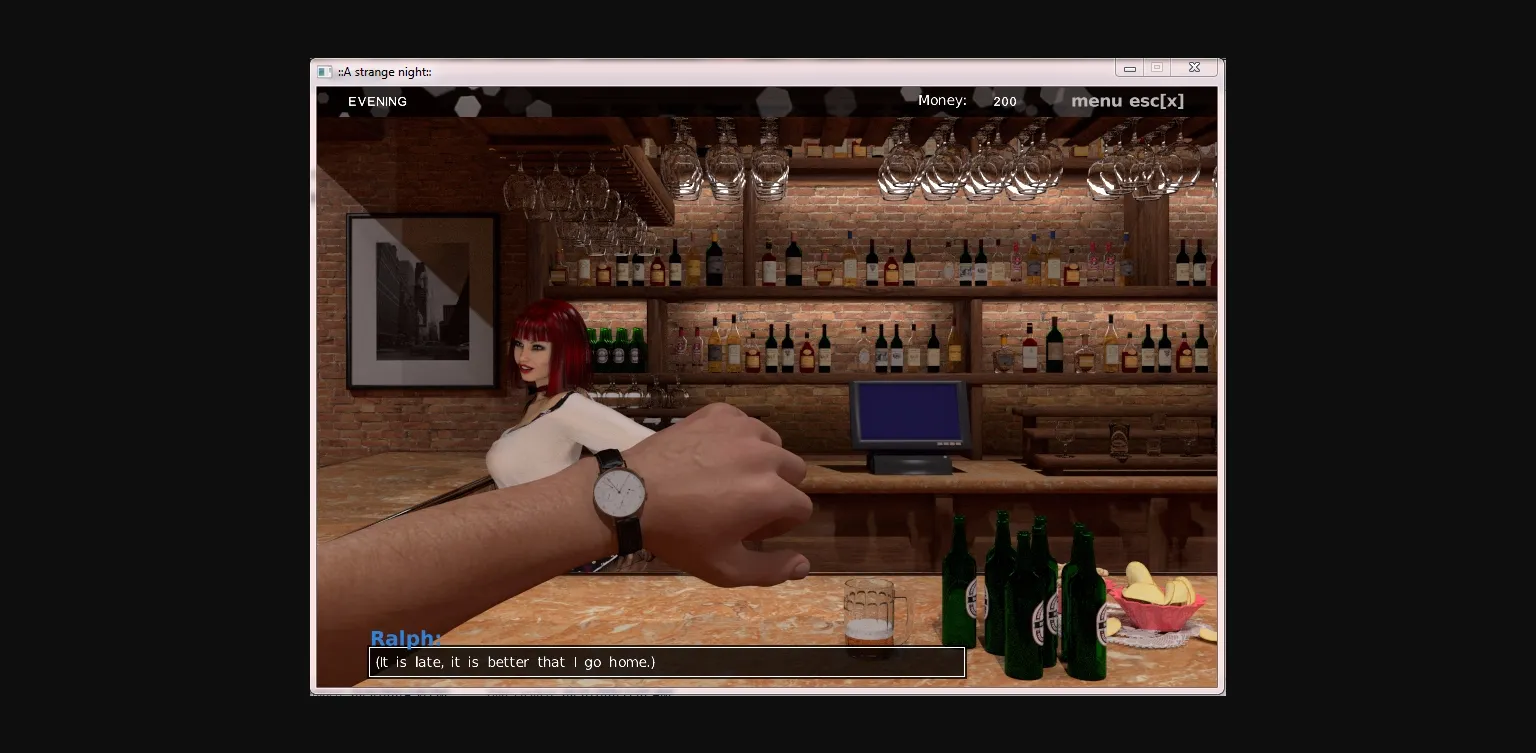Click esc[x] to exit the game
Screen dimensions: 1536x753
[1156, 101]
